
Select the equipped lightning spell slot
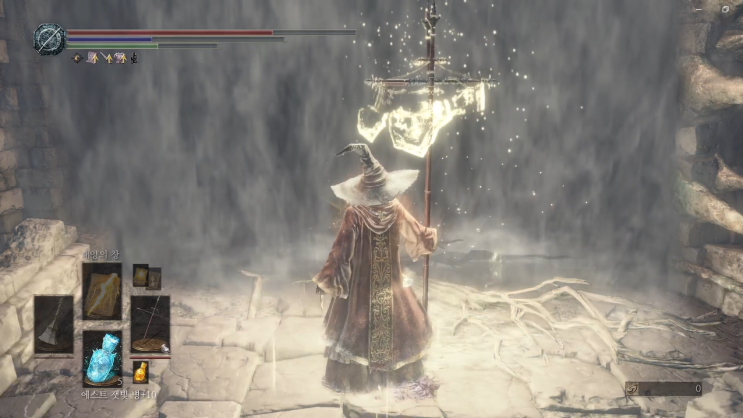point(101,291)
